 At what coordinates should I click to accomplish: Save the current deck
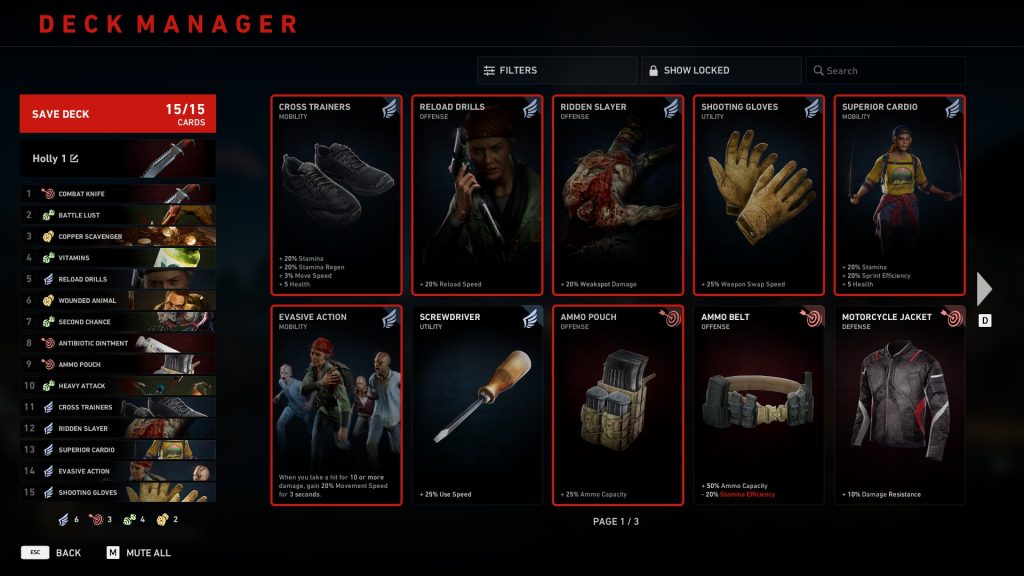(x=117, y=114)
